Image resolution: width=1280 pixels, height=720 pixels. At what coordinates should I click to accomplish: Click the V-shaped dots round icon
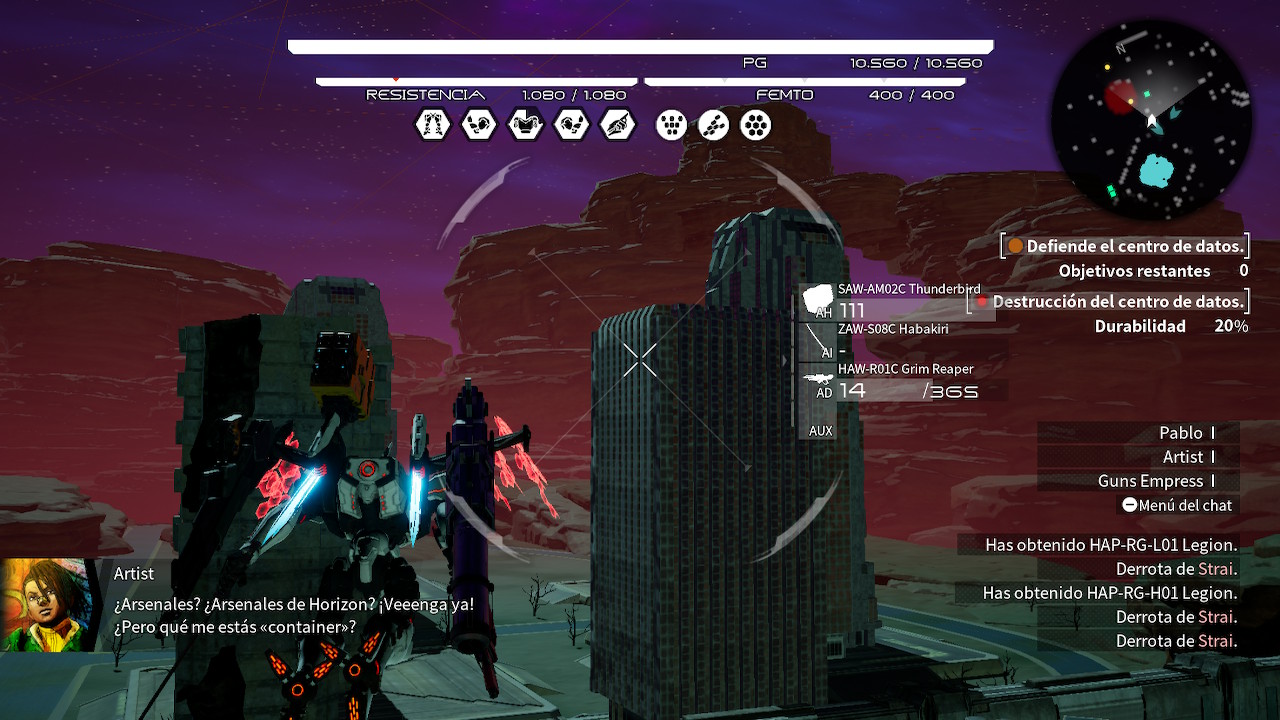(x=671, y=125)
